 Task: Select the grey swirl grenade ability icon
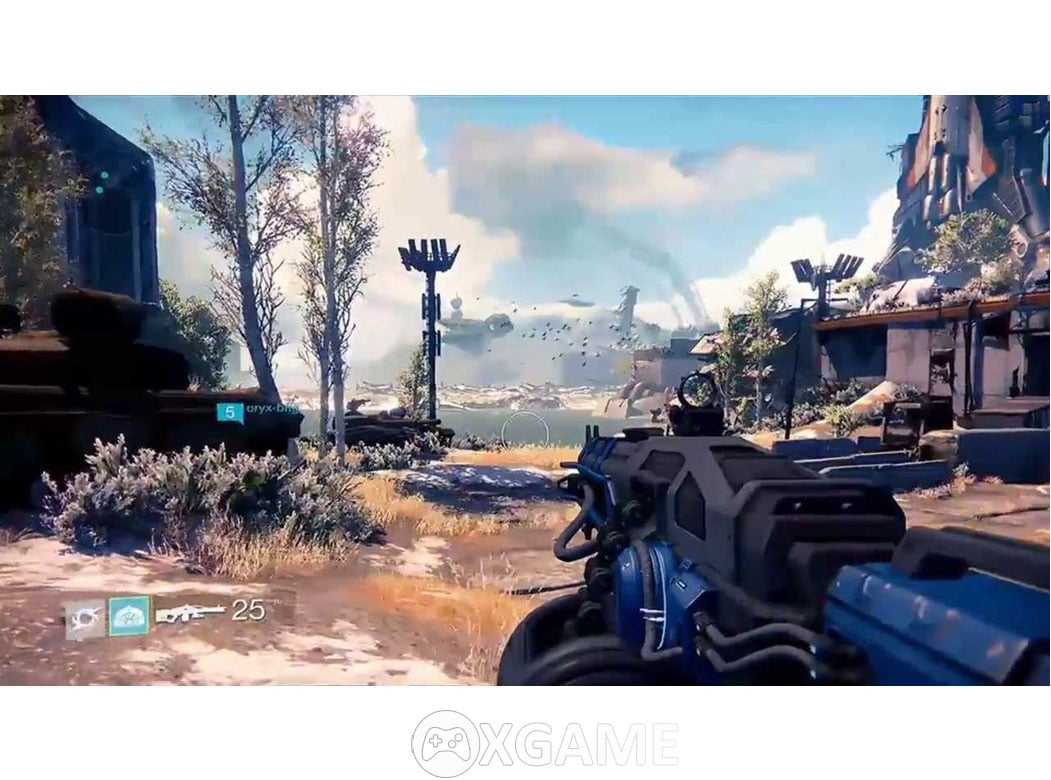point(85,618)
